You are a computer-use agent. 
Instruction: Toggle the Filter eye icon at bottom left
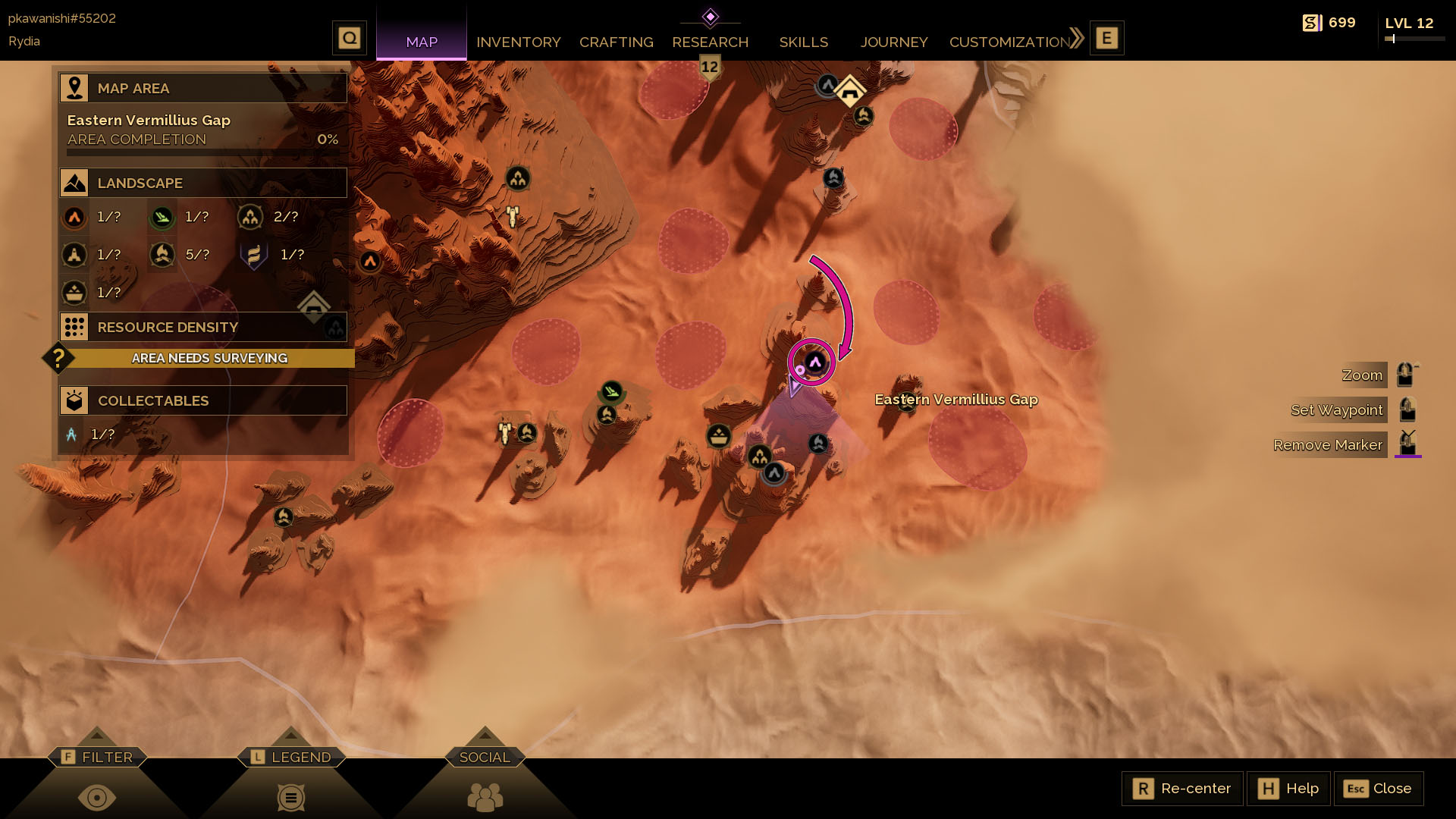coord(97,797)
